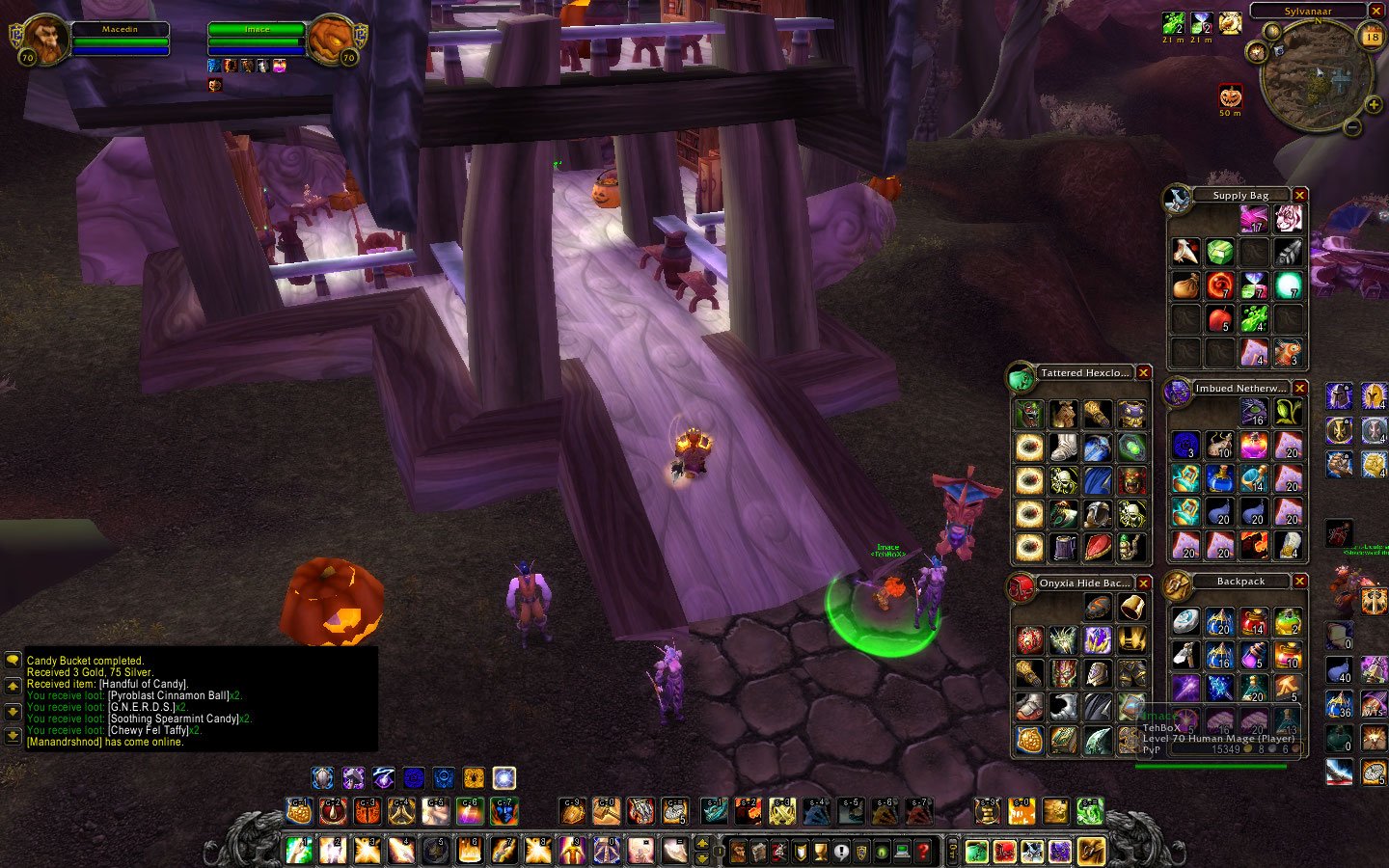The width and height of the screenshot is (1389, 868).
Task: Open the chat menu speech bubble button
Action: (x=13, y=661)
